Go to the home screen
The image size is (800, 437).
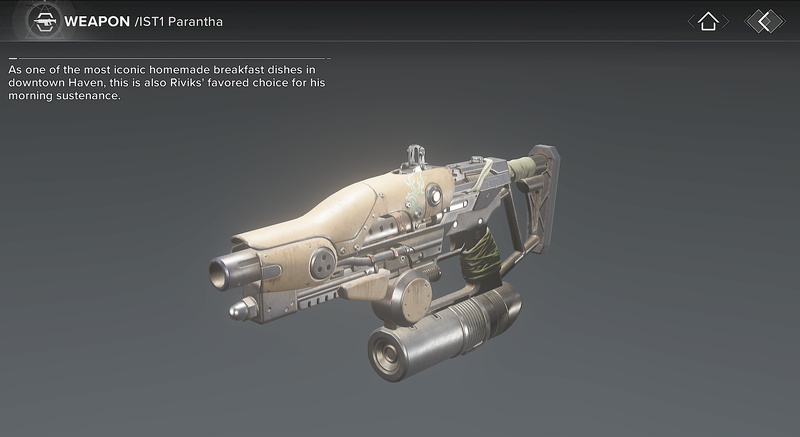708,21
